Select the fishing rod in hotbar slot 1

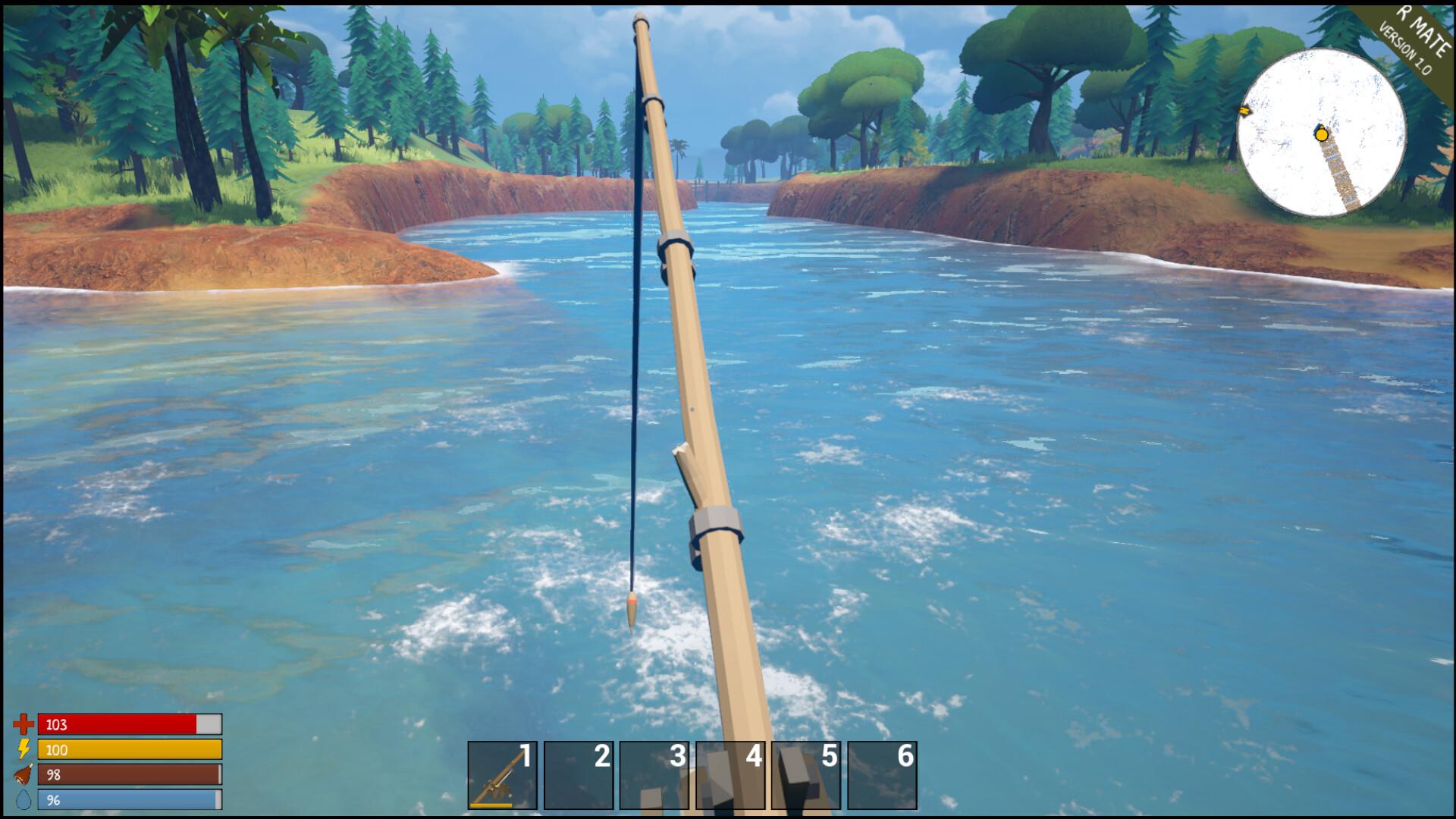pyautogui.click(x=502, y=775)
